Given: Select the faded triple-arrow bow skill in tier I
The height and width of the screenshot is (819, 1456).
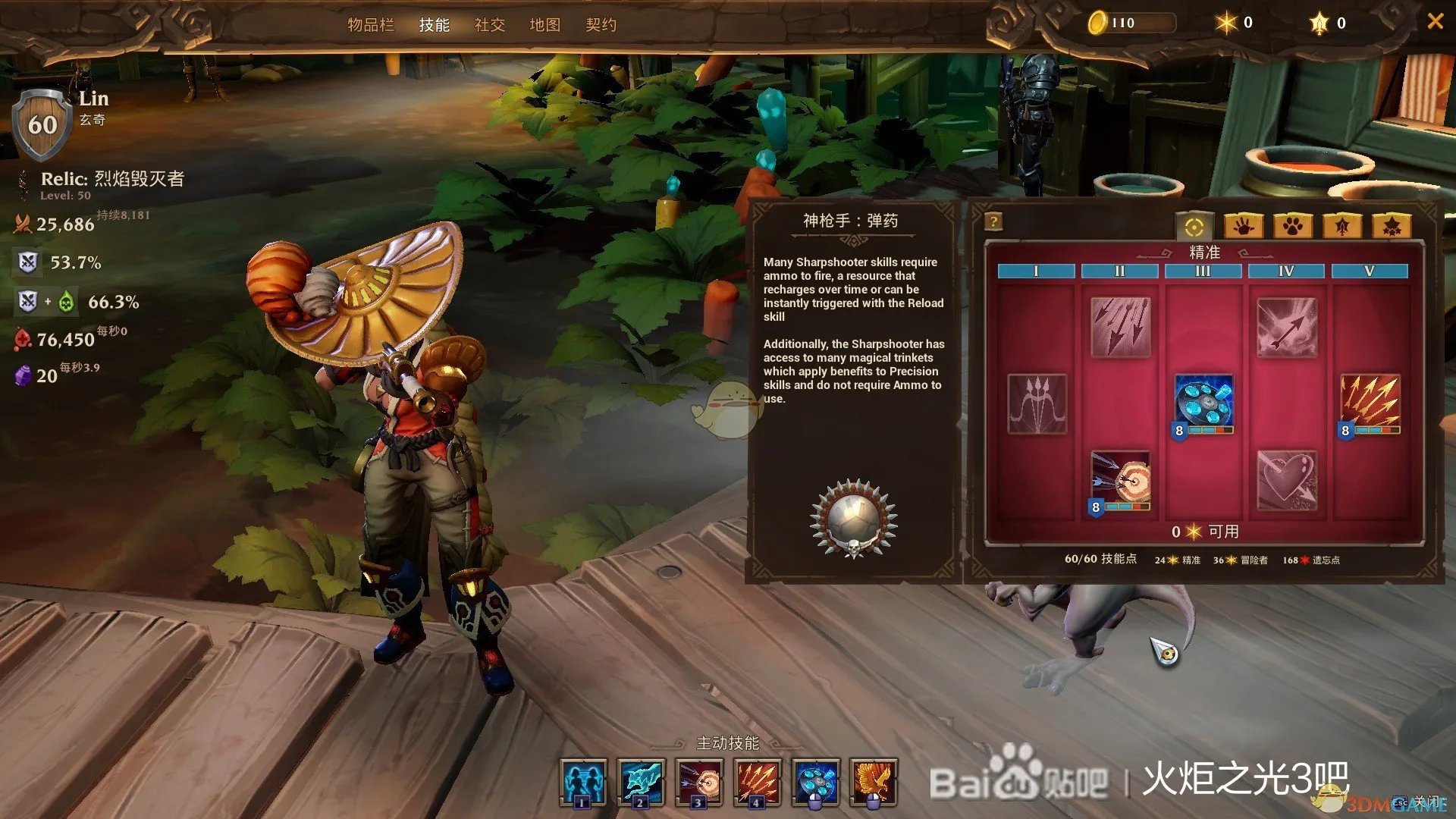Looking at the screenshot, I should click(x=1037, y=403).
